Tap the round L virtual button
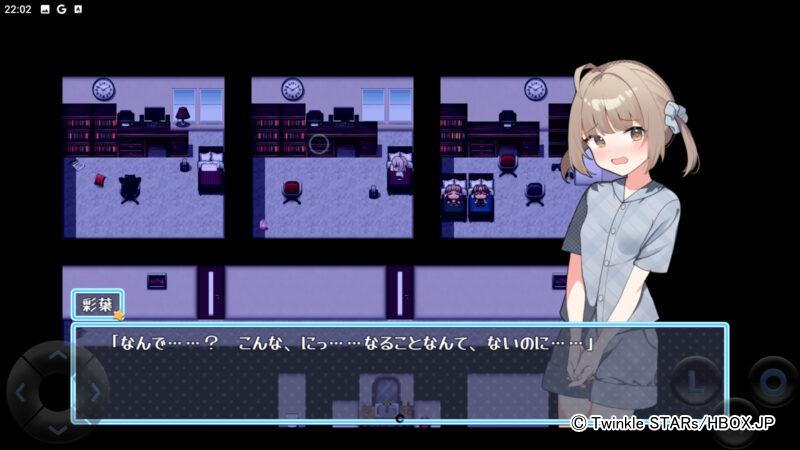 694,382
